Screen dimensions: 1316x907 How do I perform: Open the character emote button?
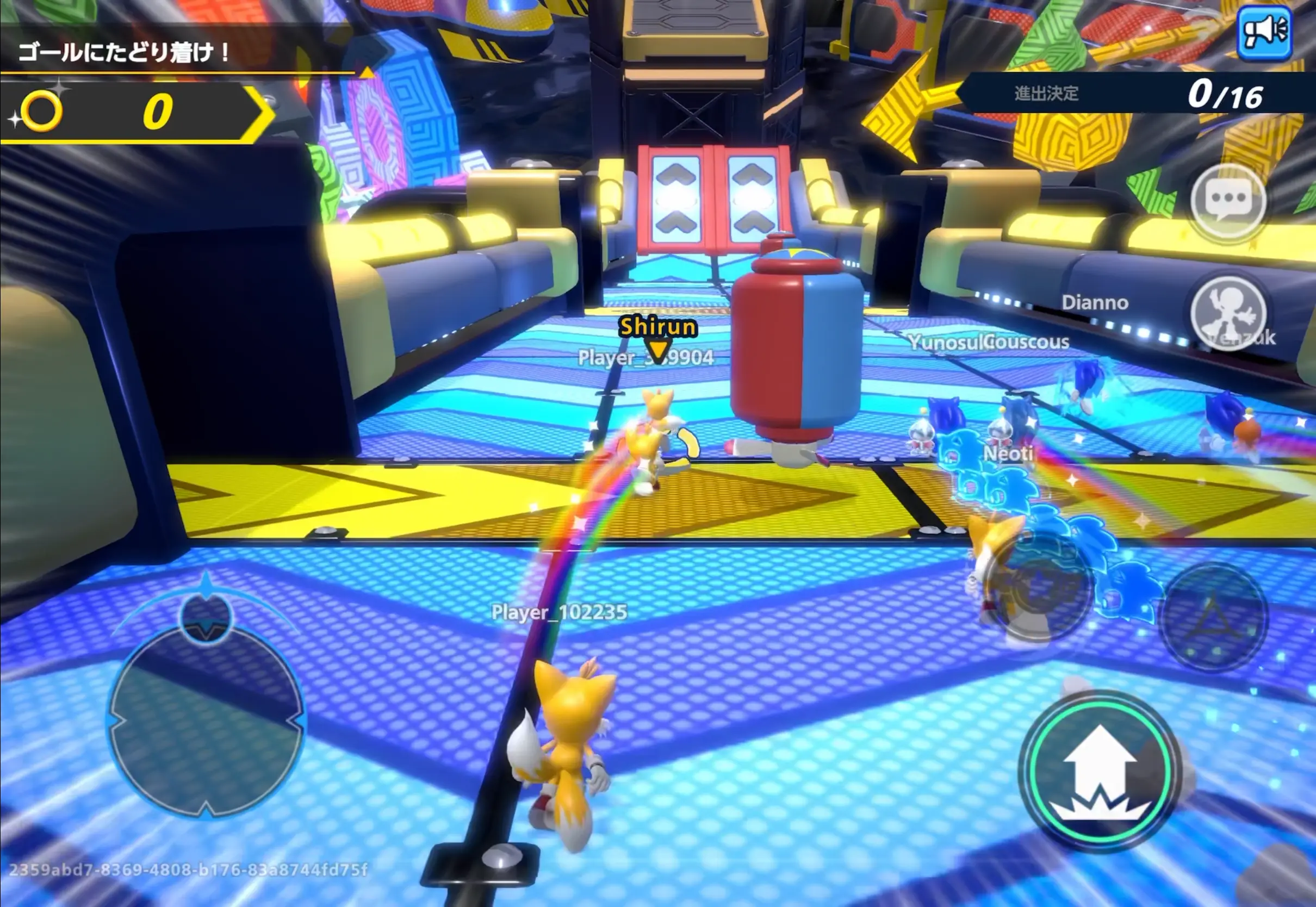pyautogui.click(x=1228, y=313)
